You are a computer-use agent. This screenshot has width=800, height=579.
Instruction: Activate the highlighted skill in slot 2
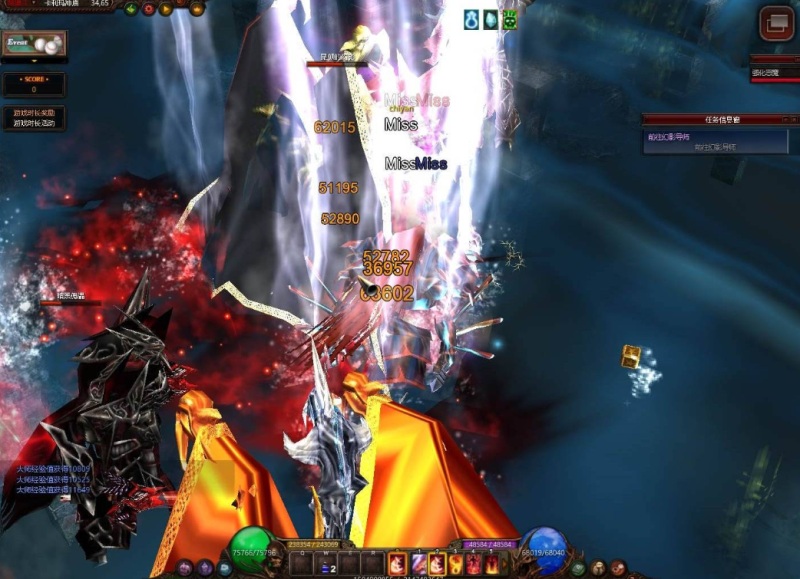pyautogui.click(x=436, y=565)
